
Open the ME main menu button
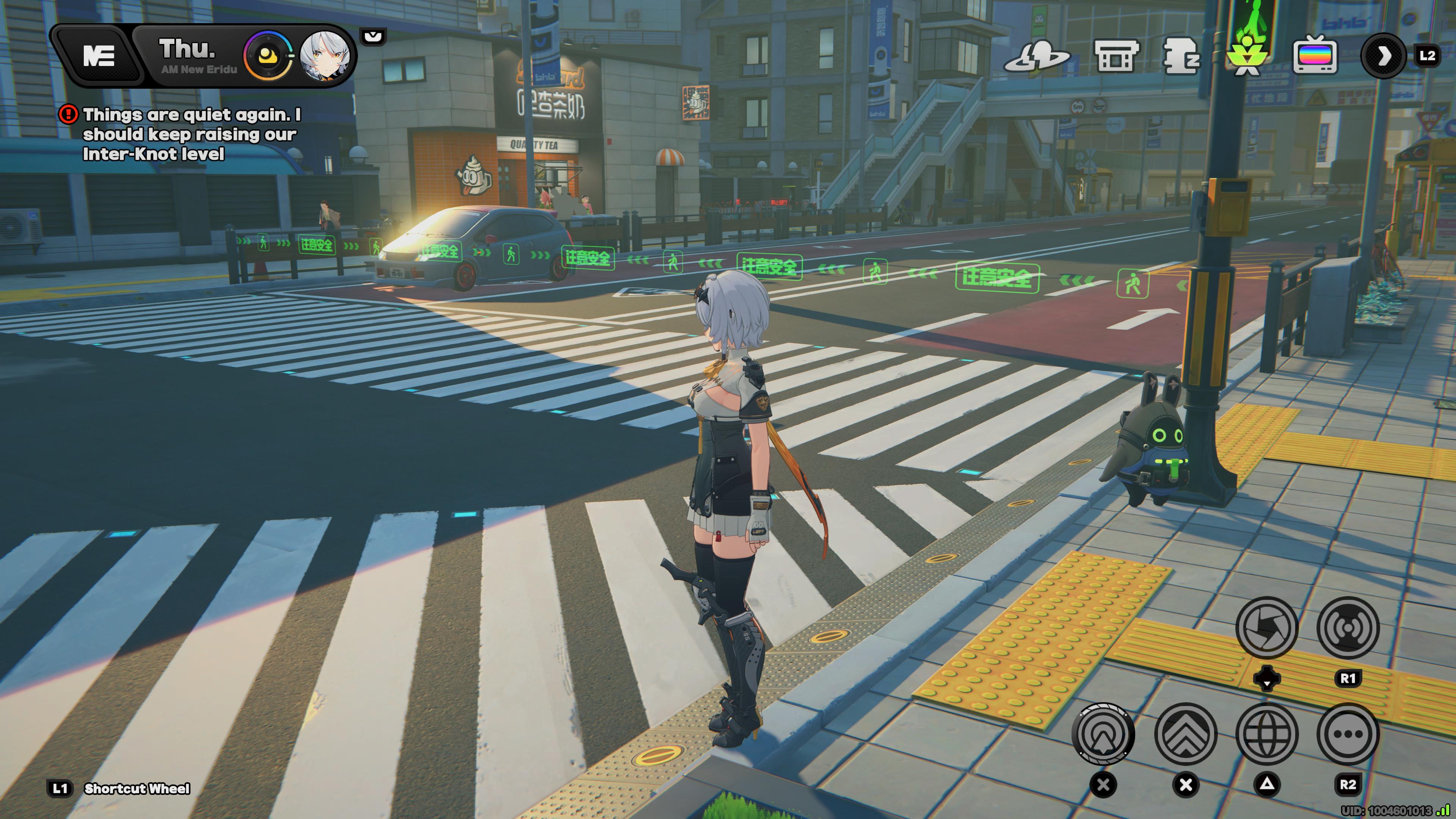(x=99, y=56)
